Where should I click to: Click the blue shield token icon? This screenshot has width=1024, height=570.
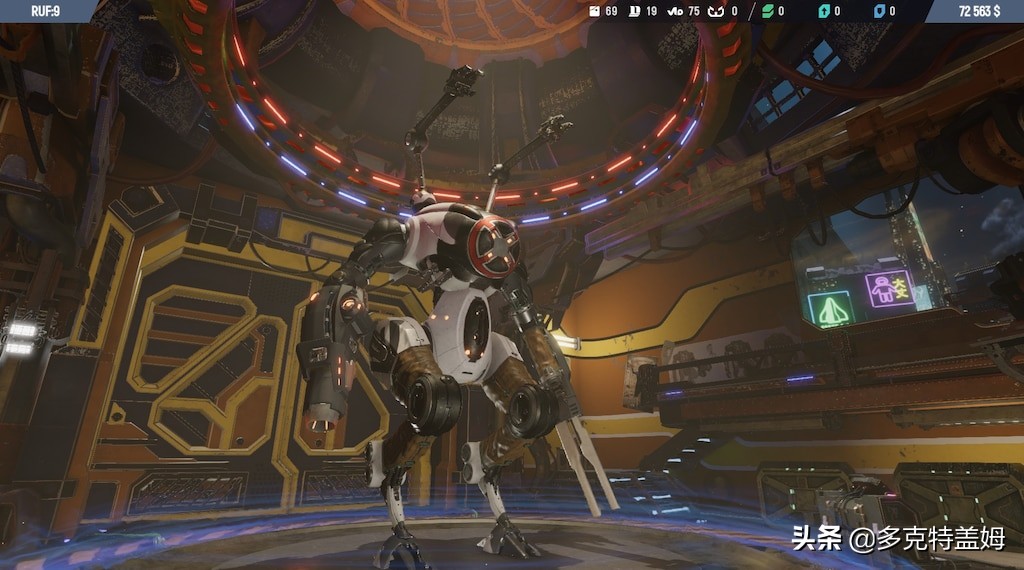click(879, 11)
